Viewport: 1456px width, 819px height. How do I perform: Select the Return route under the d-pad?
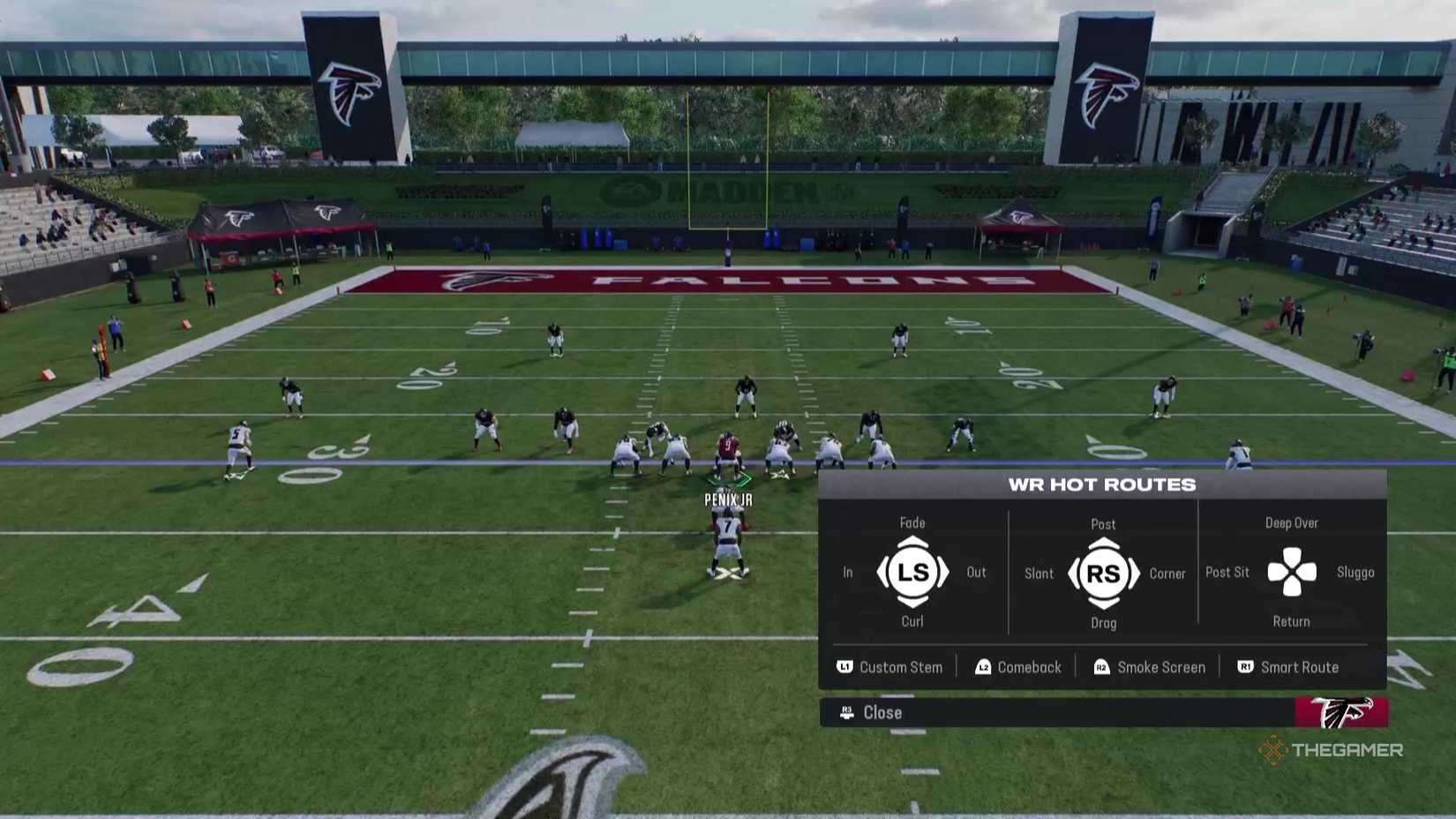click(1291, 621)
